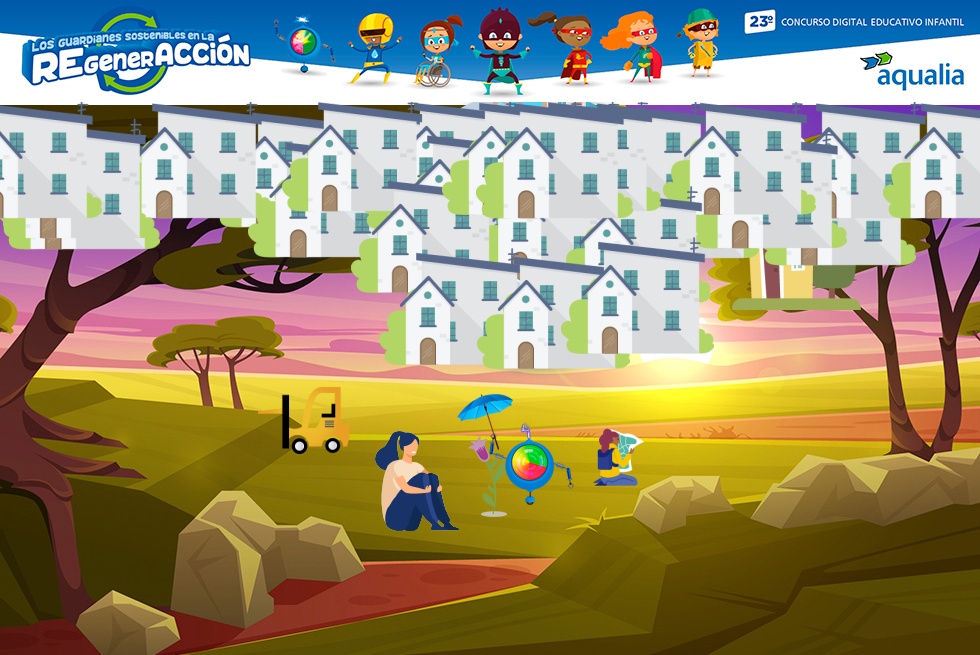Click the REgenerACCIÓN game logo

coord(138,55)
